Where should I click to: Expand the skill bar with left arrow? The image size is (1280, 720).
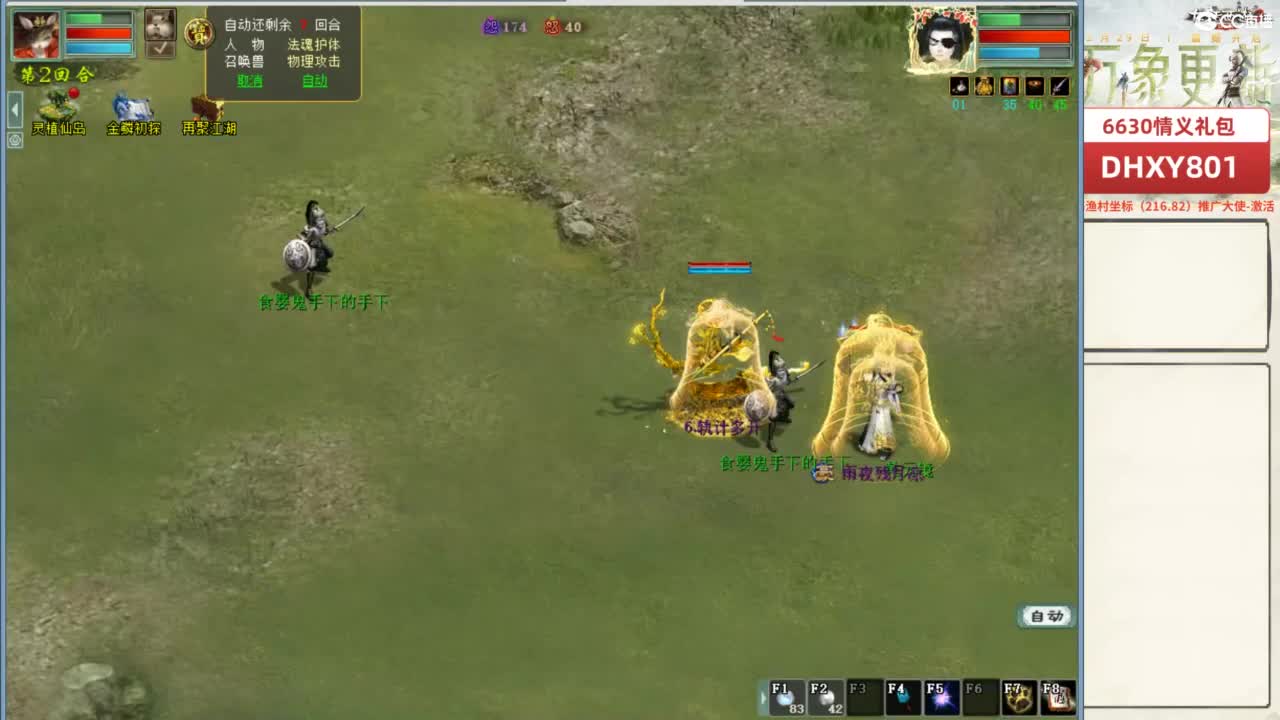tap(762, 695)
